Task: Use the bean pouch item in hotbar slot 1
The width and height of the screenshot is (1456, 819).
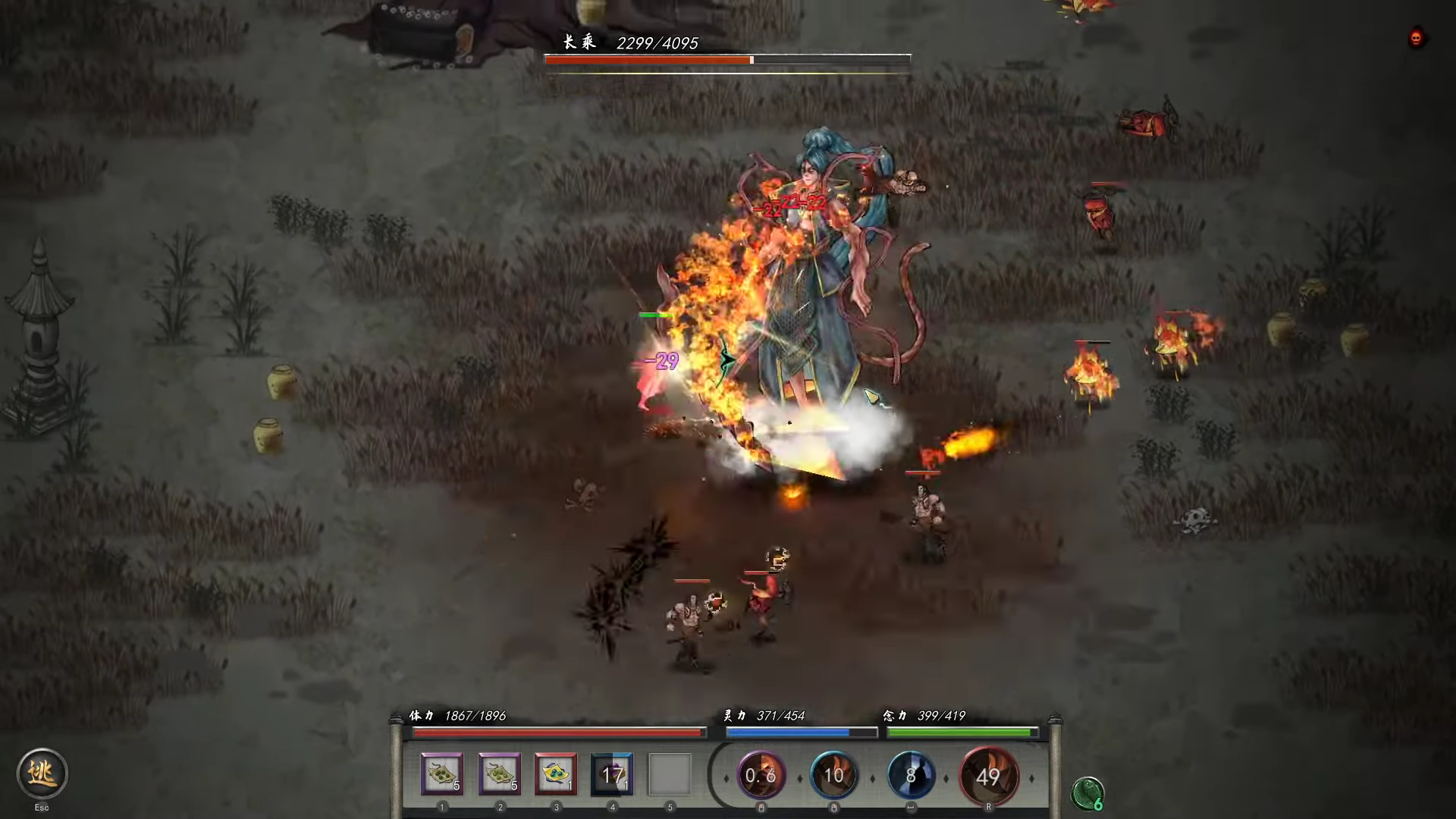Action: tap(442, 774)
